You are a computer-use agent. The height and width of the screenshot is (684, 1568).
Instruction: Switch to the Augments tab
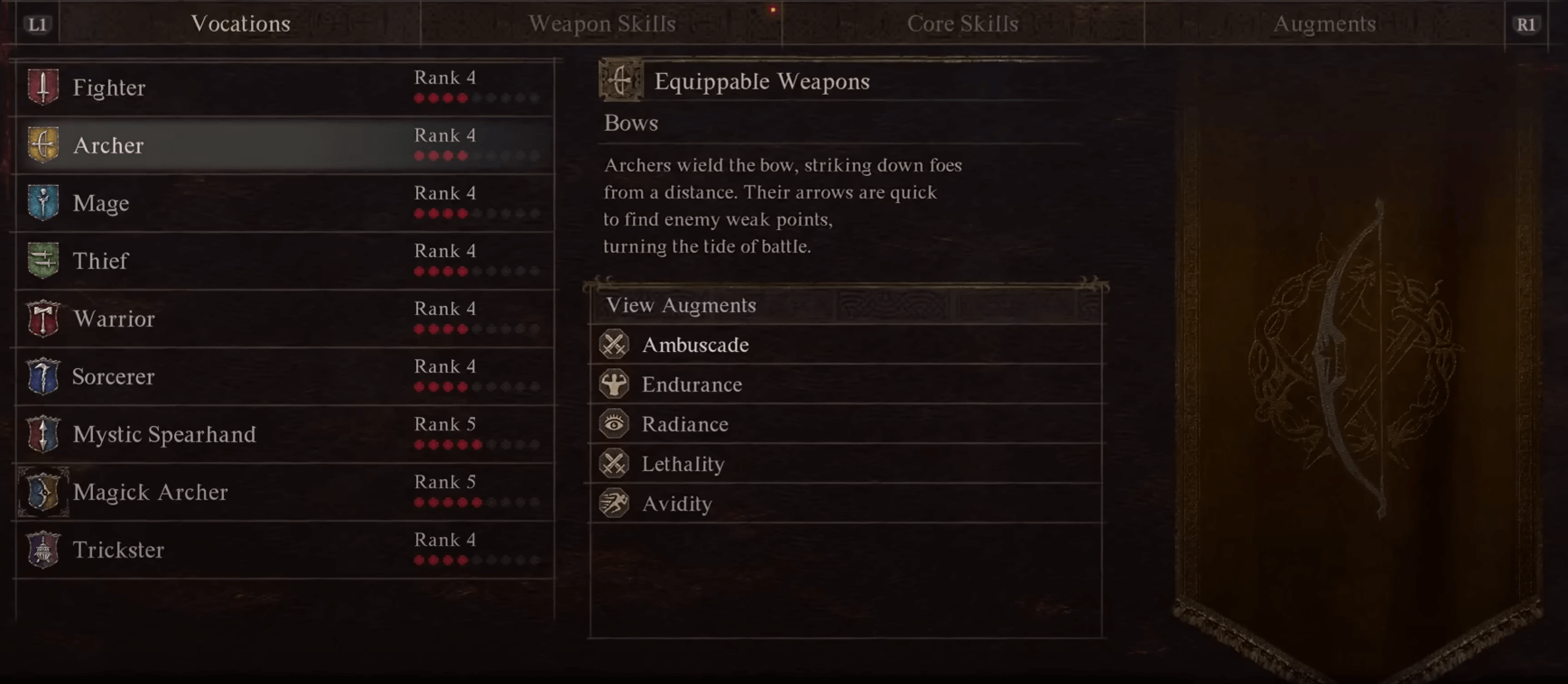pyautogui.click(x=1324, y=23)
